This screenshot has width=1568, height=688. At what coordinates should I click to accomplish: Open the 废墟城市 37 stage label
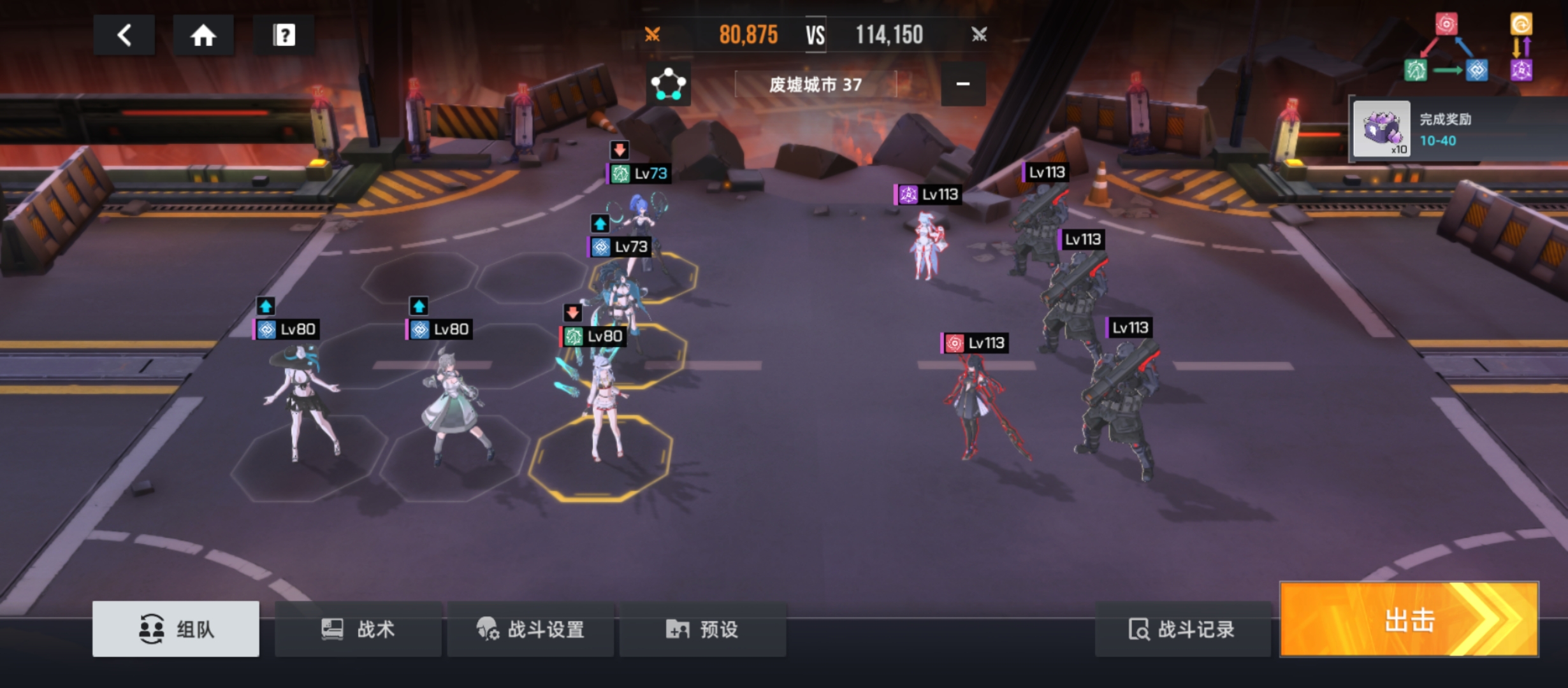[815, 84]
